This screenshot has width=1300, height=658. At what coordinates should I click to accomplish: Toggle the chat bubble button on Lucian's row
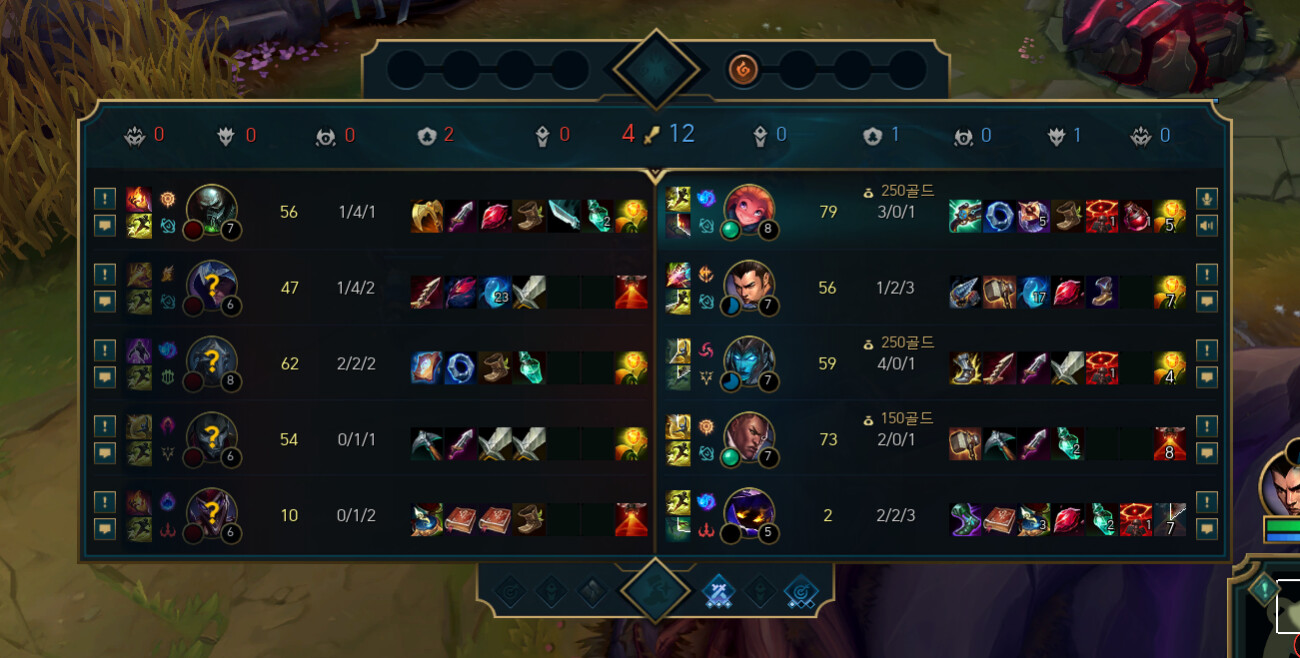coord(1206,453)
